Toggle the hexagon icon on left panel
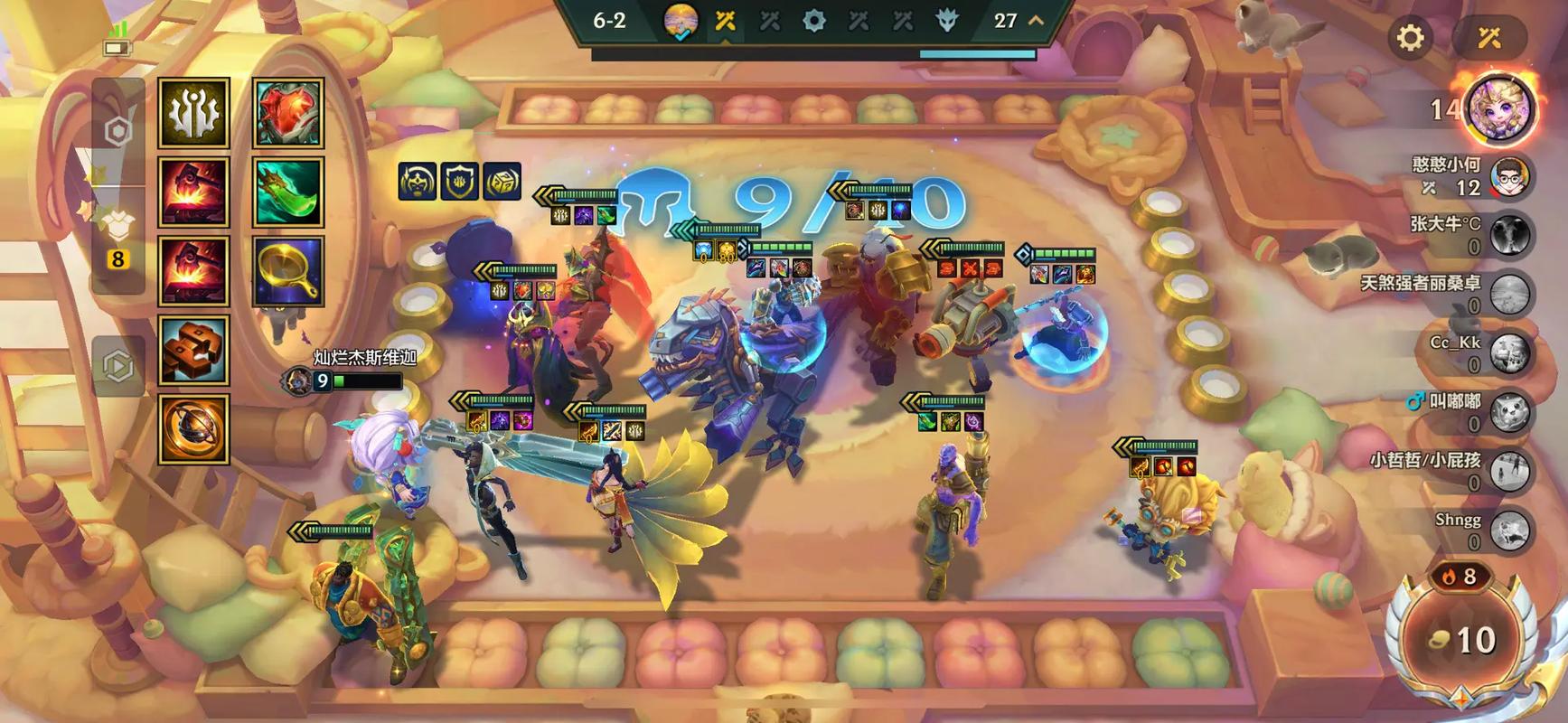Image resolution: width=1568 pixels, height=723 pixels. pos(118,132)
